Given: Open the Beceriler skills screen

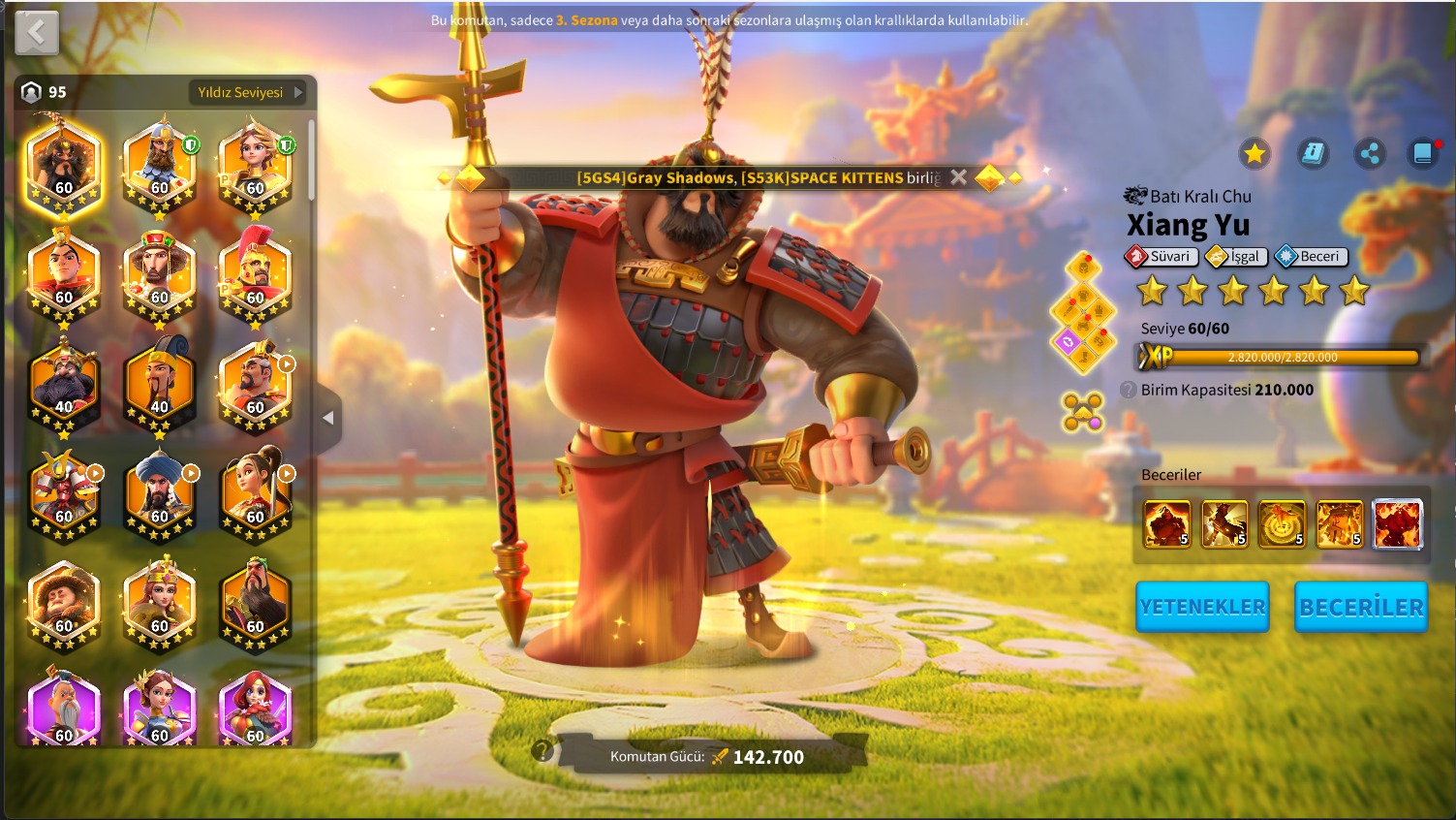Looking at the screenshot, I should 1361,607.
